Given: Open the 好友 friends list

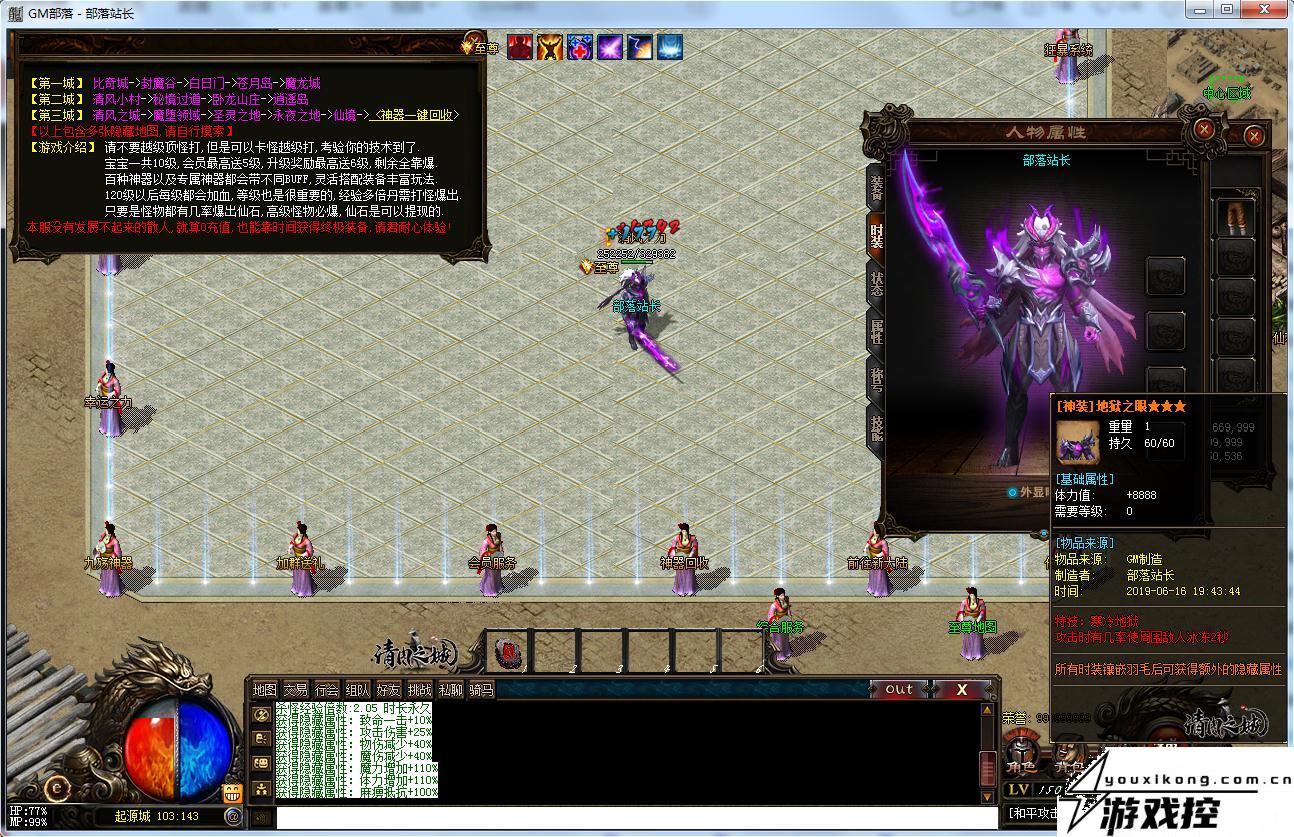Looking at the screenshot, I should [x=388, y=690].
